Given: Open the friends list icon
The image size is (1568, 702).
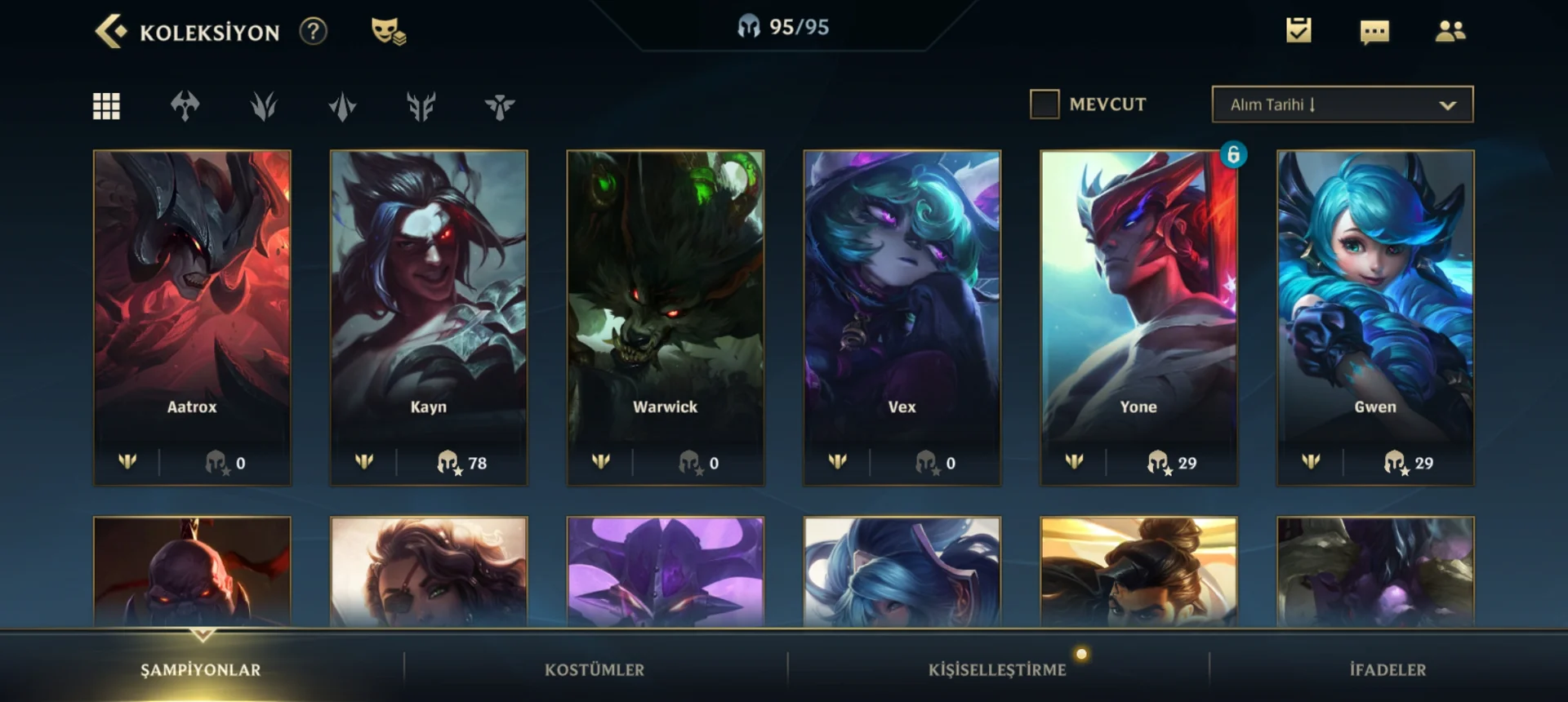Looking at the screenshot, I should 1450,31.
